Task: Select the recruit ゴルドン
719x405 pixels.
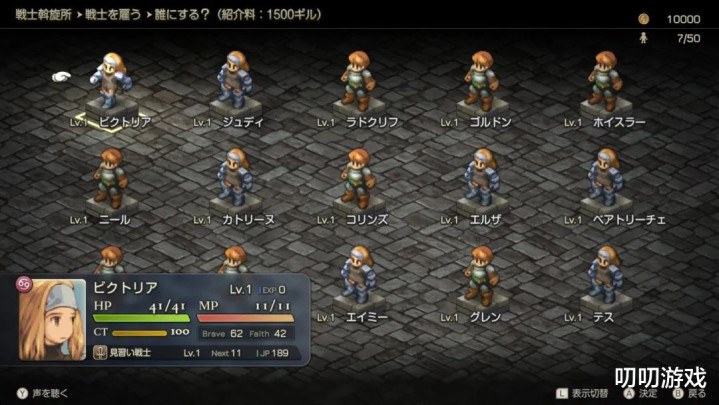Action: tap(481, 80)
